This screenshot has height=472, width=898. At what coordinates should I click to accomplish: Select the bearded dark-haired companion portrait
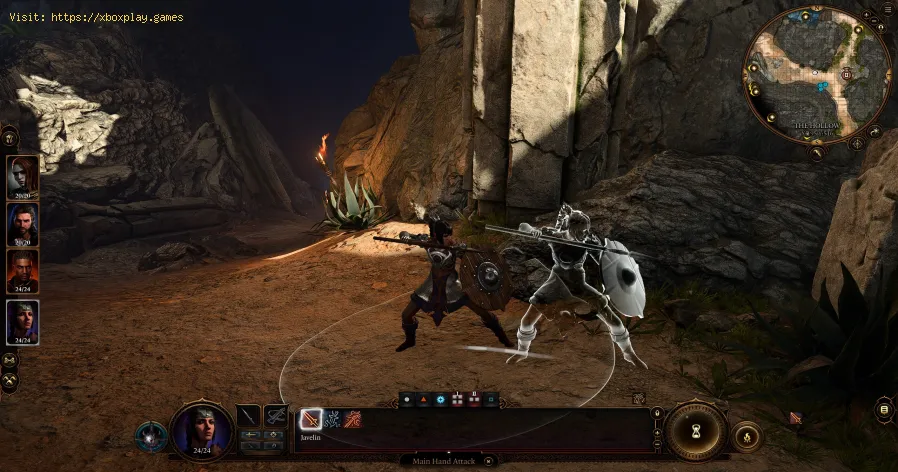pos(23,224)
